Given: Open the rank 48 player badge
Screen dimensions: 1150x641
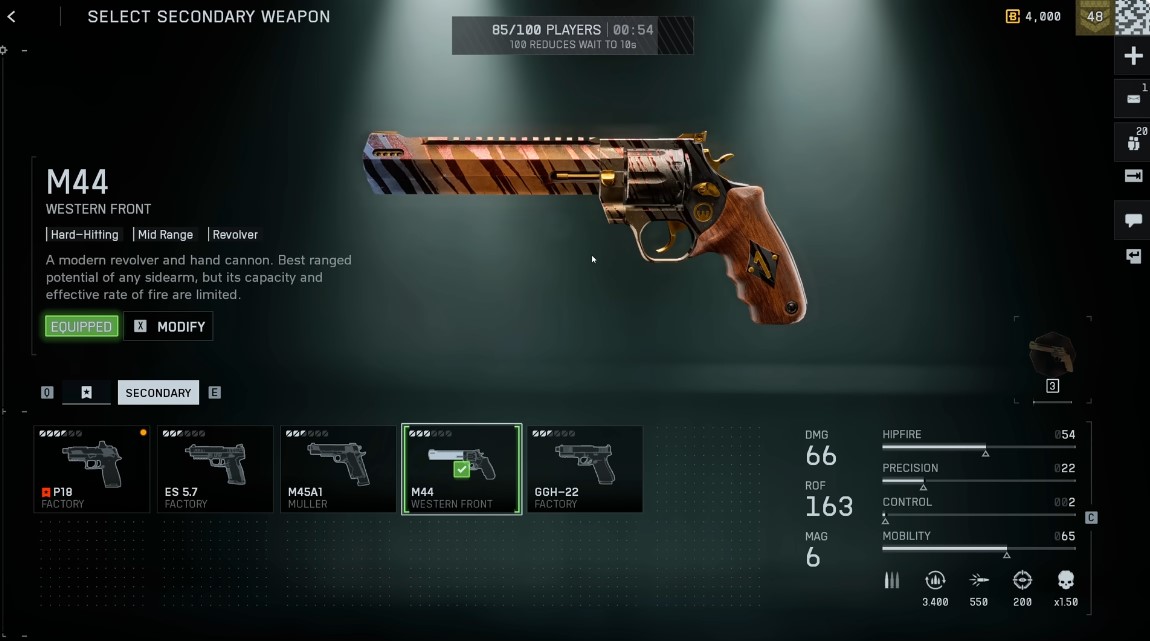Looking at the screenshot, I should (1094, 17).
